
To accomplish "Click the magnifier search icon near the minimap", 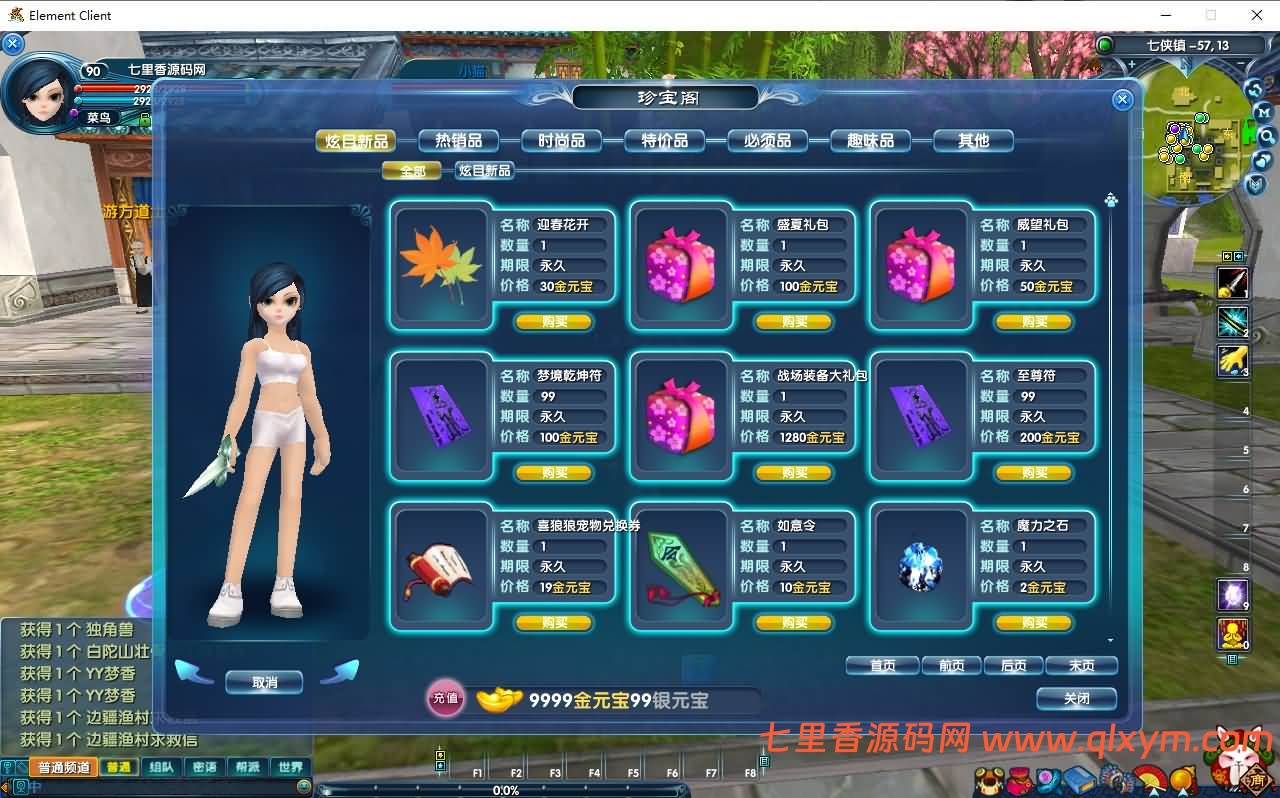I will click(1266, 136).
